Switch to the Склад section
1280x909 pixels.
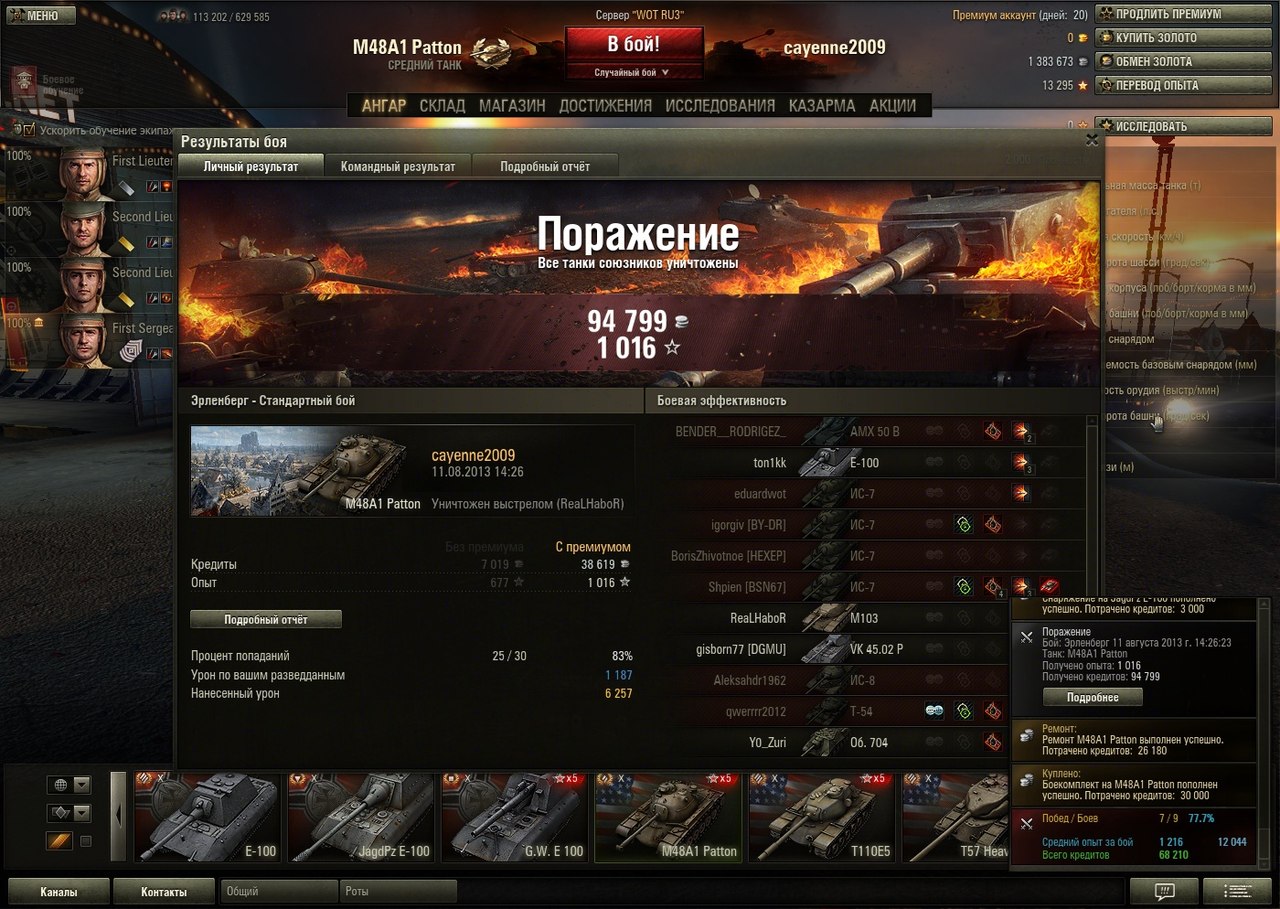(x=442, y=105)
